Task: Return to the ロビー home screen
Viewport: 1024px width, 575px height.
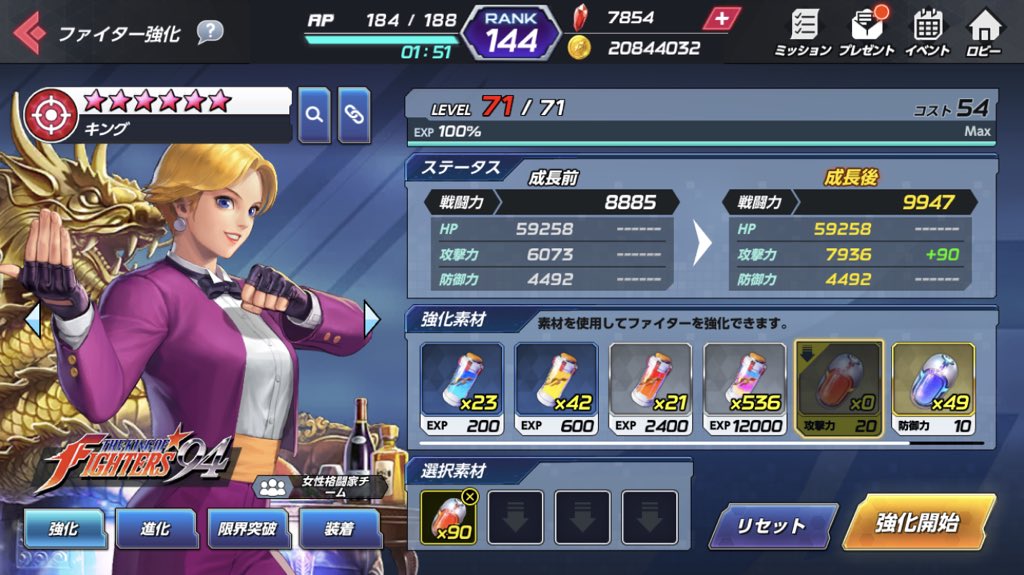Action: 984,31
